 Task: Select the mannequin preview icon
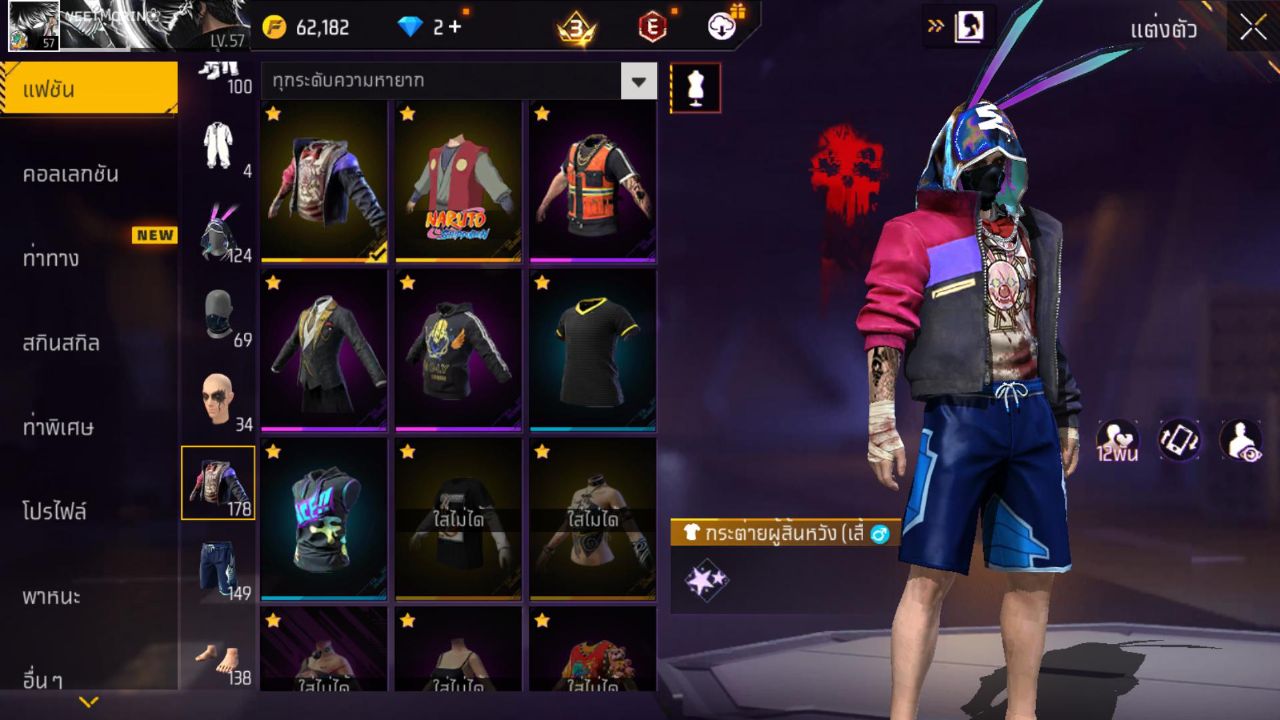click(x=693, y=87)
